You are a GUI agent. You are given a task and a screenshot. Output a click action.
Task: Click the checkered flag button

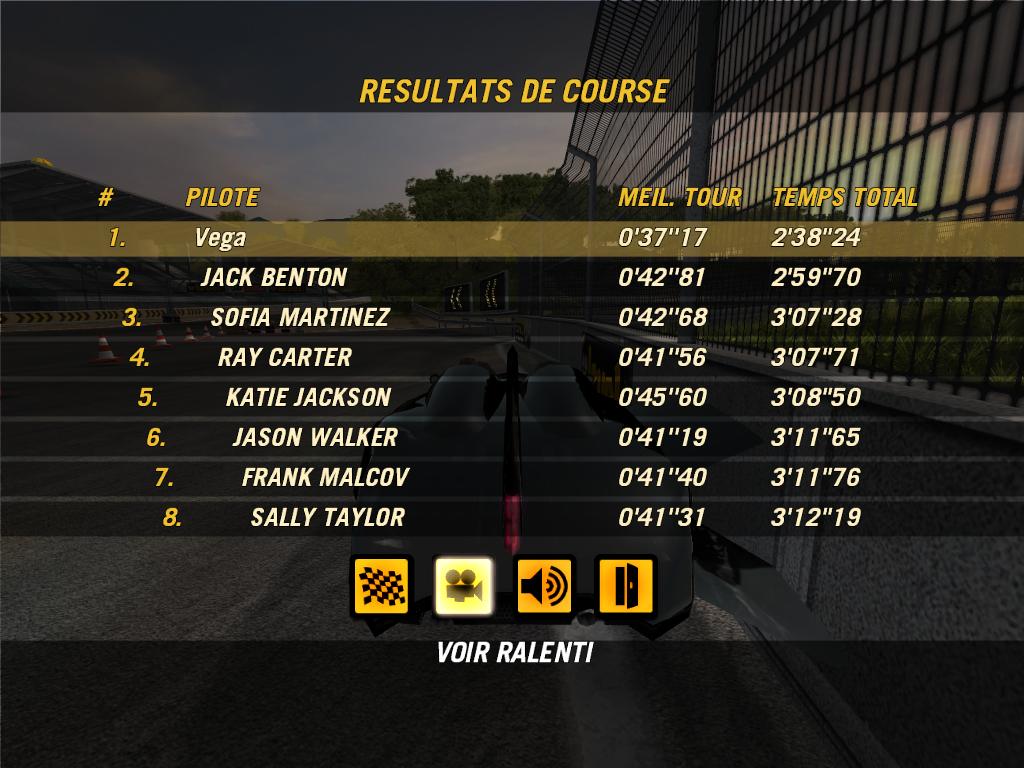click(383, 586)
